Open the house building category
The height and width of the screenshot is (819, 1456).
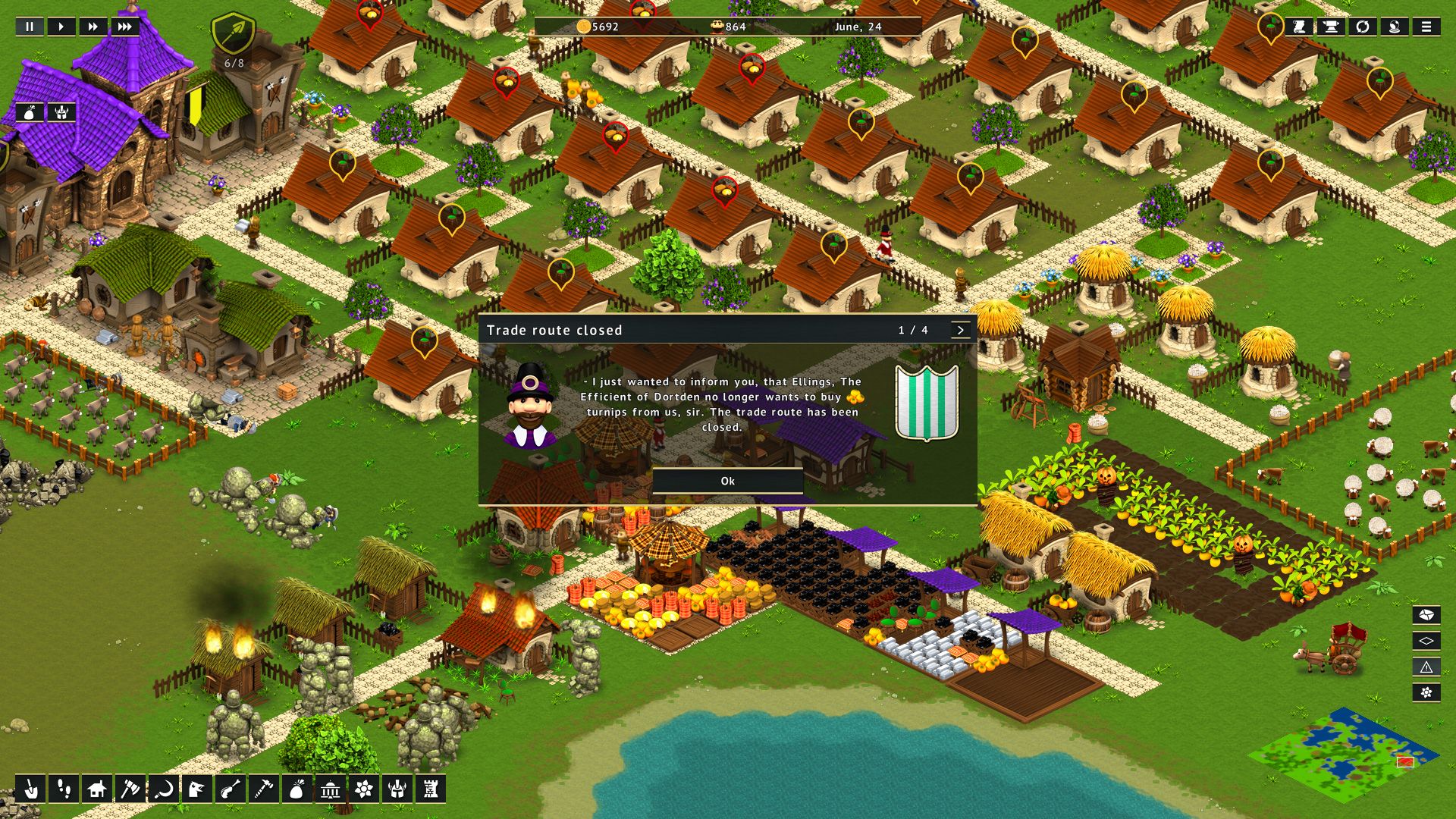click(96, 789)
